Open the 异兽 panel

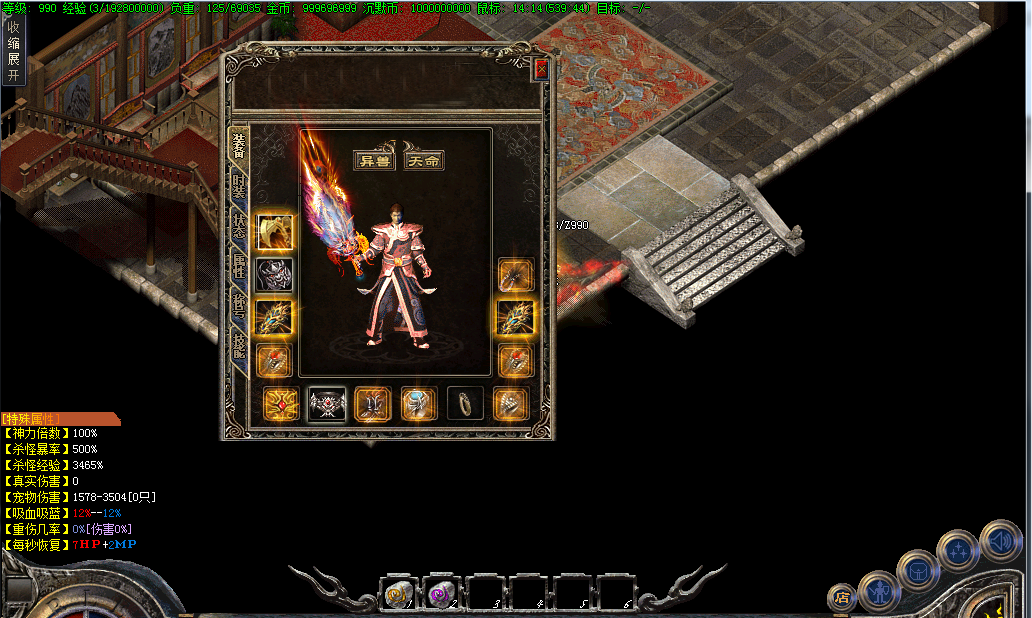coord(375,160)
